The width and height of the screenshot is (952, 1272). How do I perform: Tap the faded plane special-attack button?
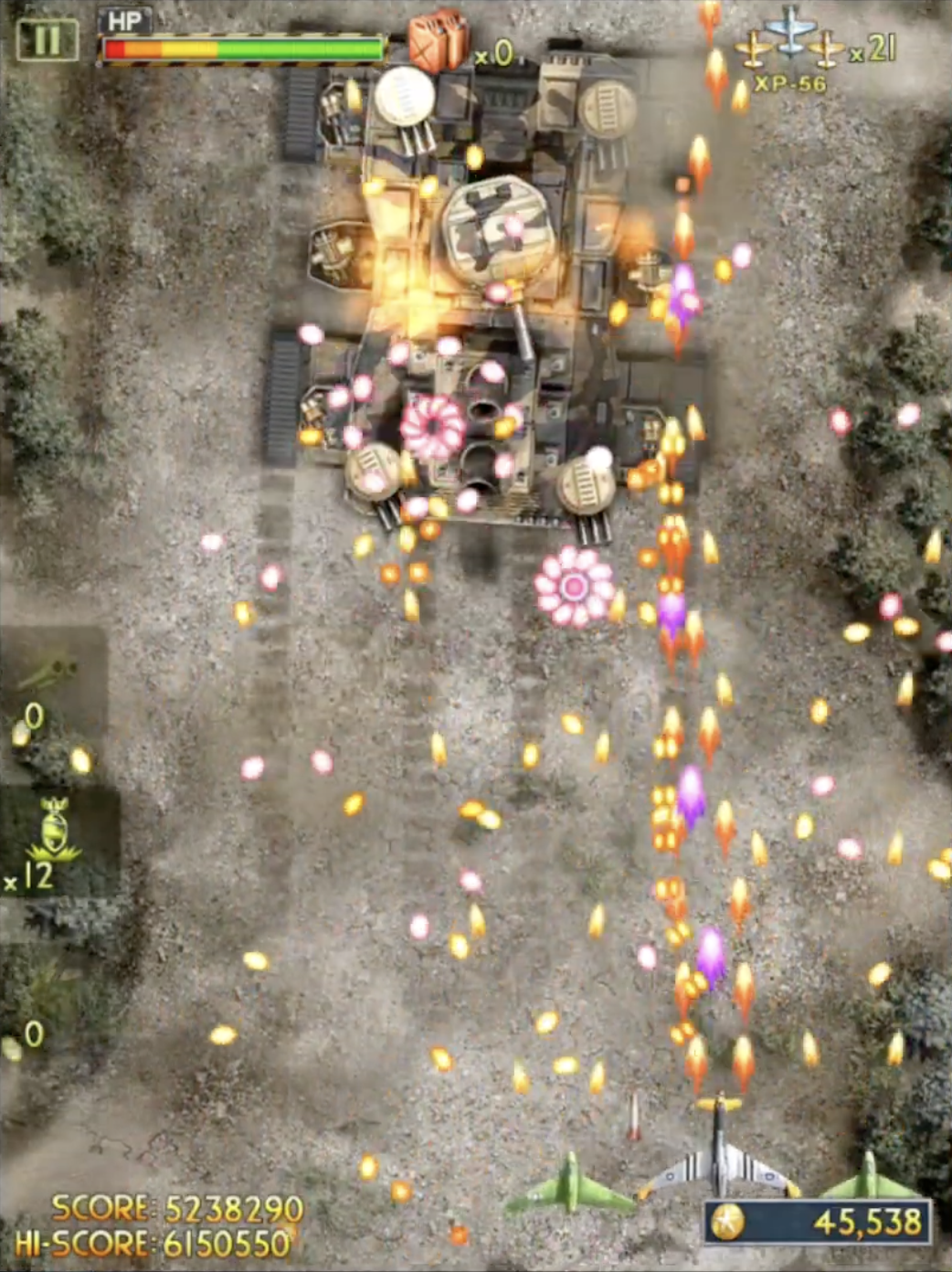48,675
